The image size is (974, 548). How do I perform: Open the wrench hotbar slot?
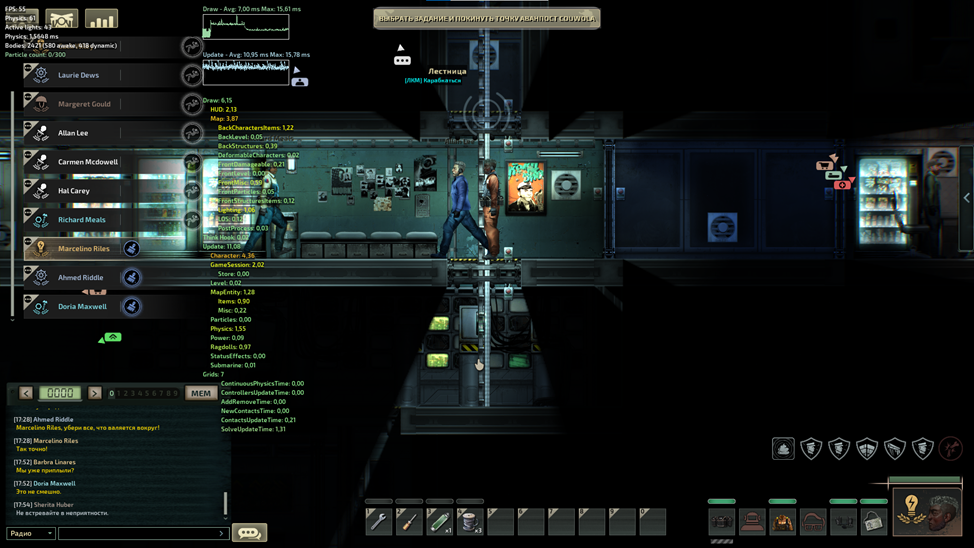[379, 521]
